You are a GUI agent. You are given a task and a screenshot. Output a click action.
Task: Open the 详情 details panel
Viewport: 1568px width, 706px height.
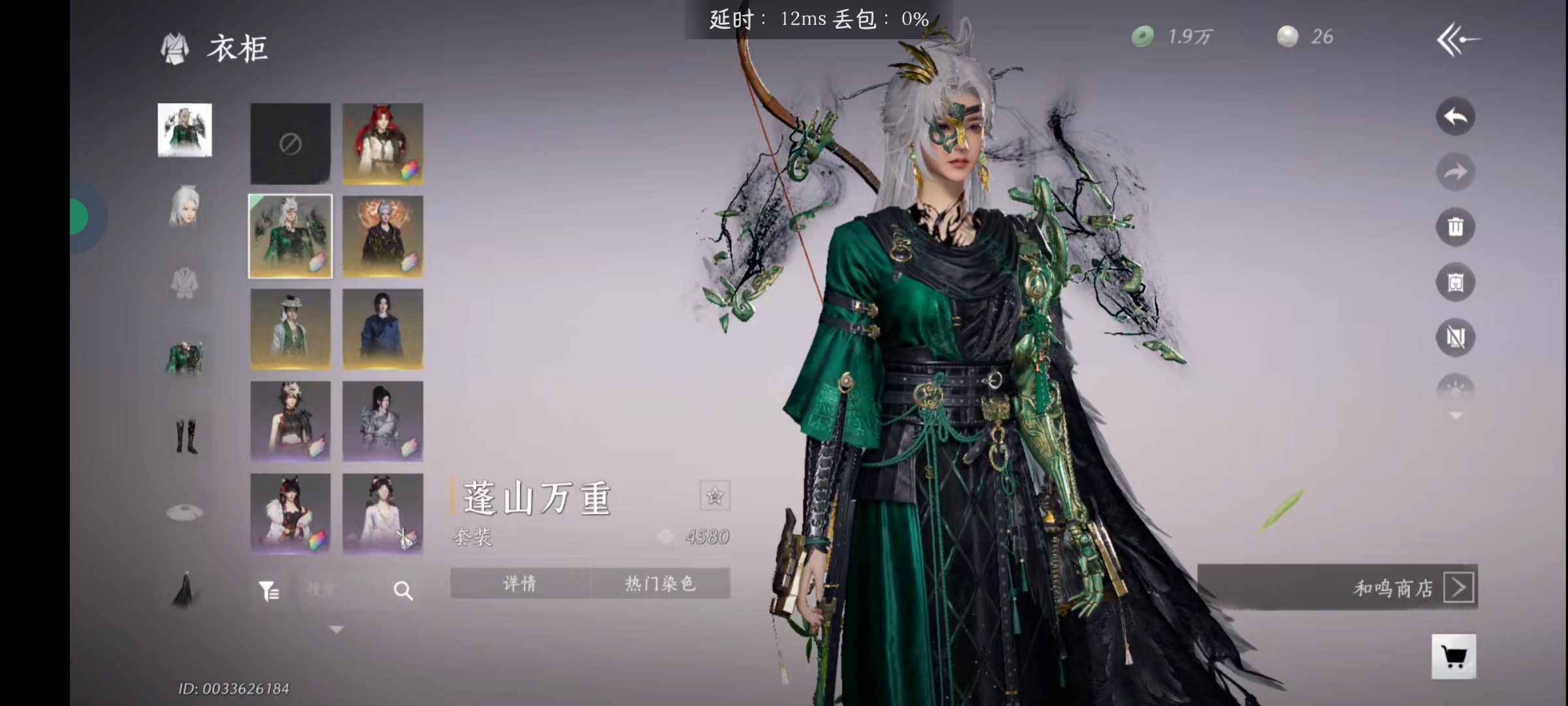519,583
